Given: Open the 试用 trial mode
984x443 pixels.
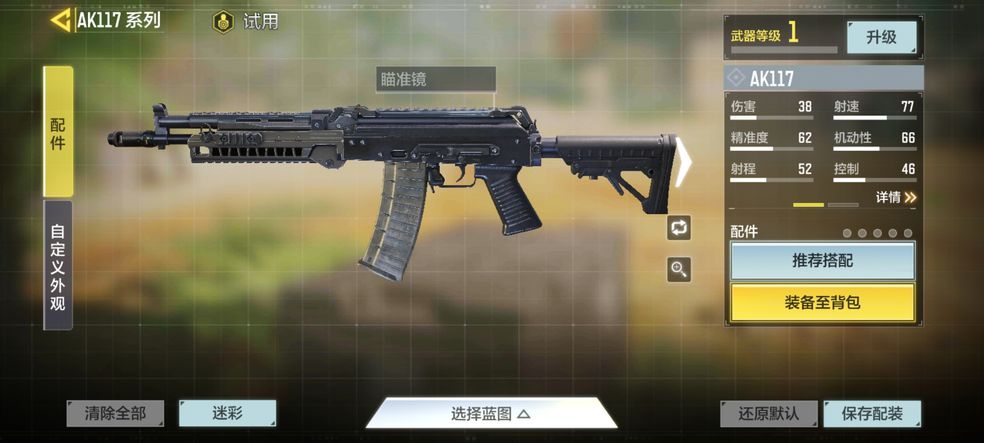Looking at the screenshot, I should click(x=246, y=21).
